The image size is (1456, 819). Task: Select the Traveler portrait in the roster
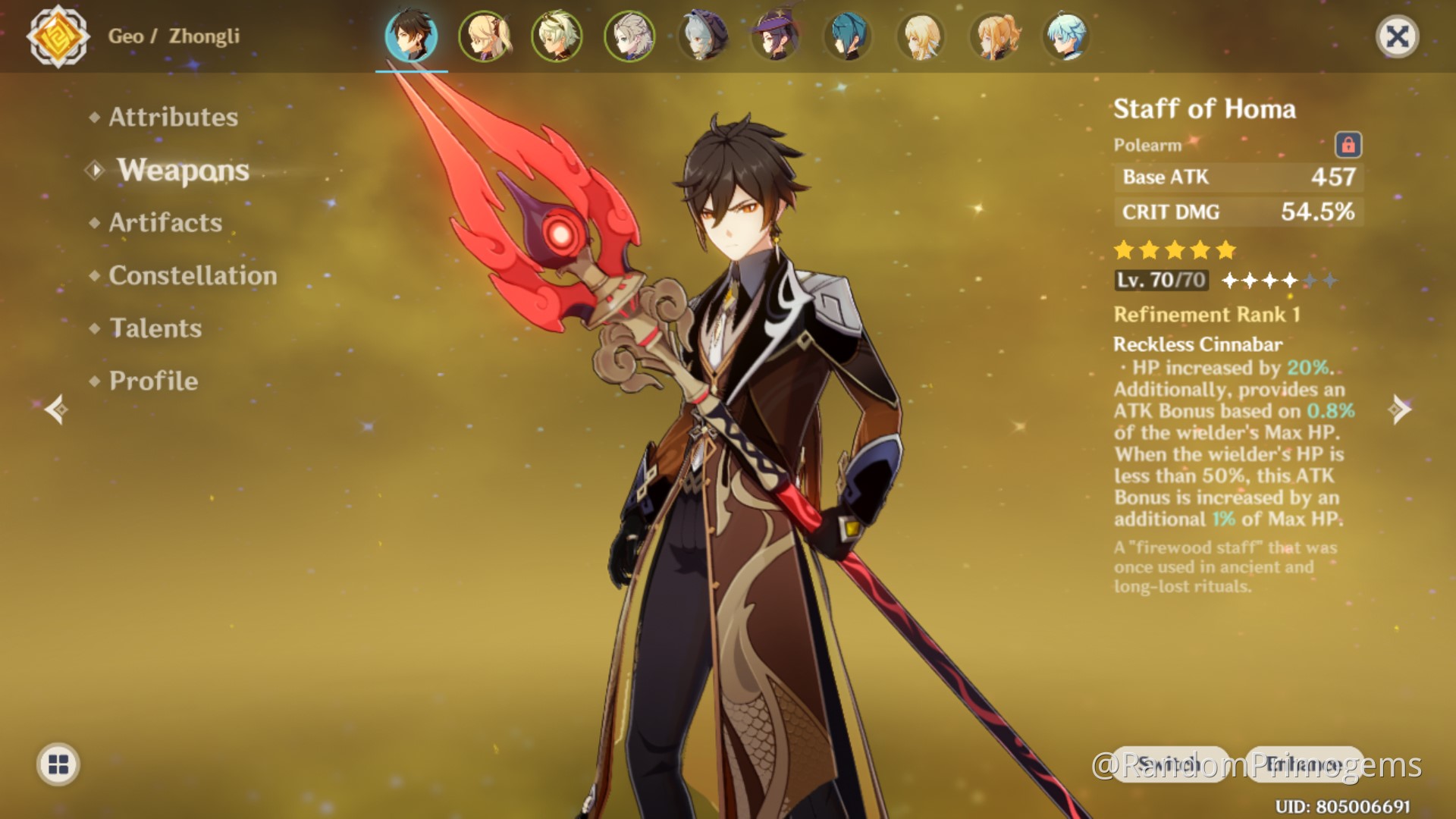[920, 36]
